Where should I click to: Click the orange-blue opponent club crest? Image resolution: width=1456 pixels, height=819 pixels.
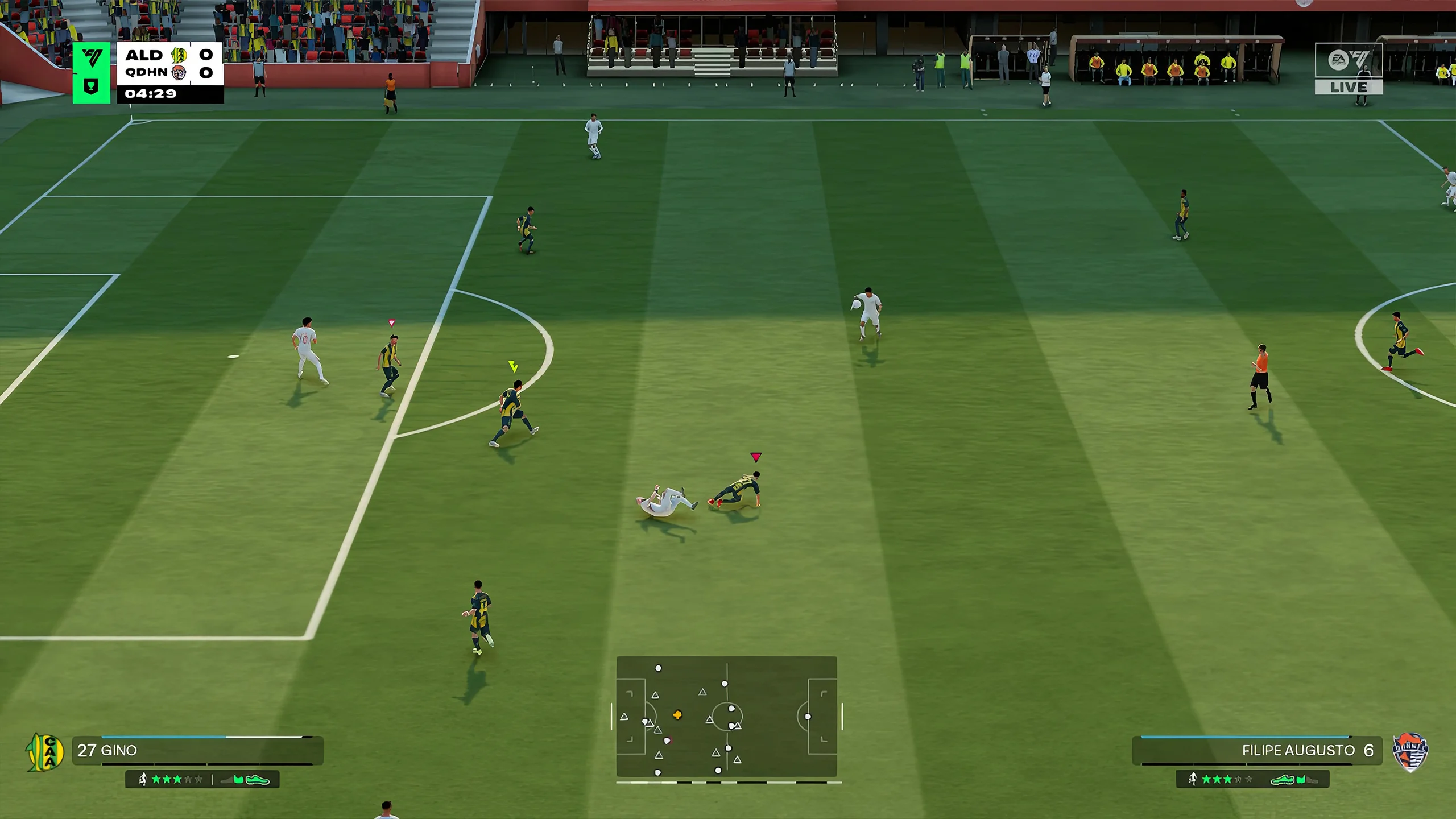click(1410, 752)
